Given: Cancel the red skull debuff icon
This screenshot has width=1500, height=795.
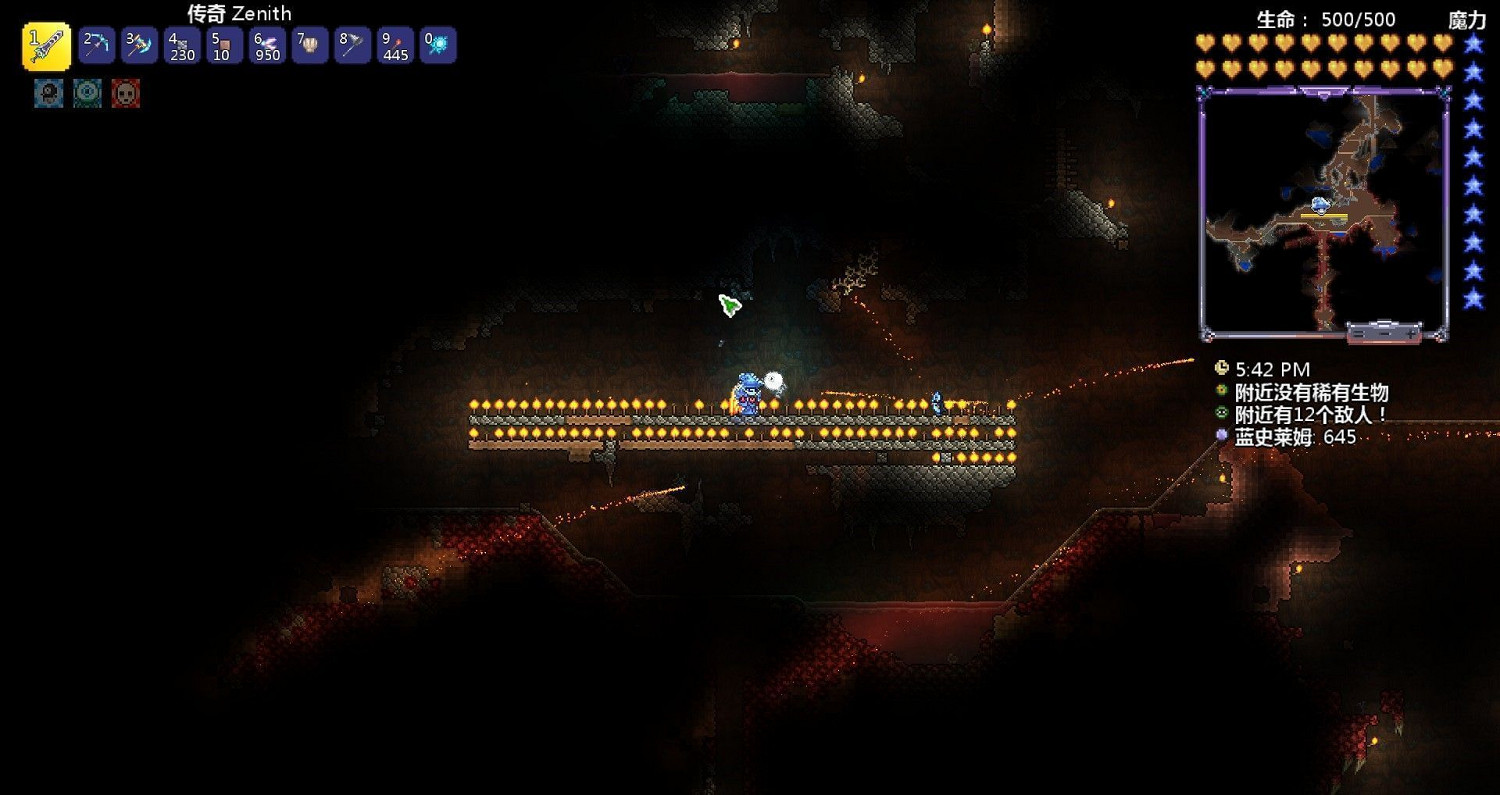Looking at the screenshot, I should point(126,94).
